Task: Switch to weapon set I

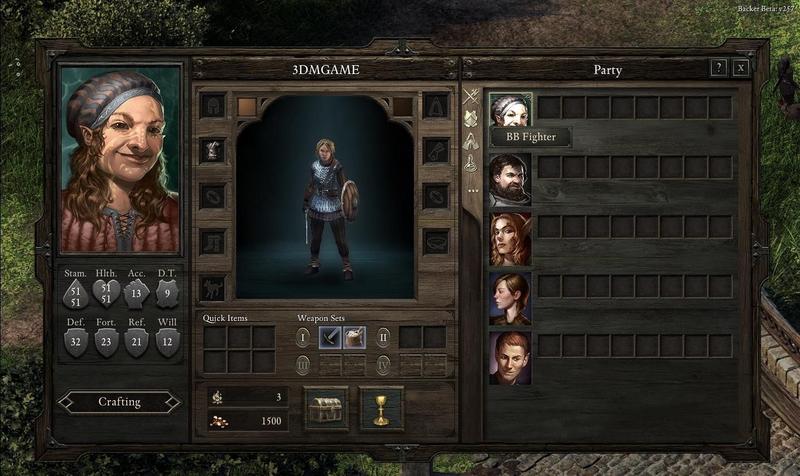Action: (303, 337)
